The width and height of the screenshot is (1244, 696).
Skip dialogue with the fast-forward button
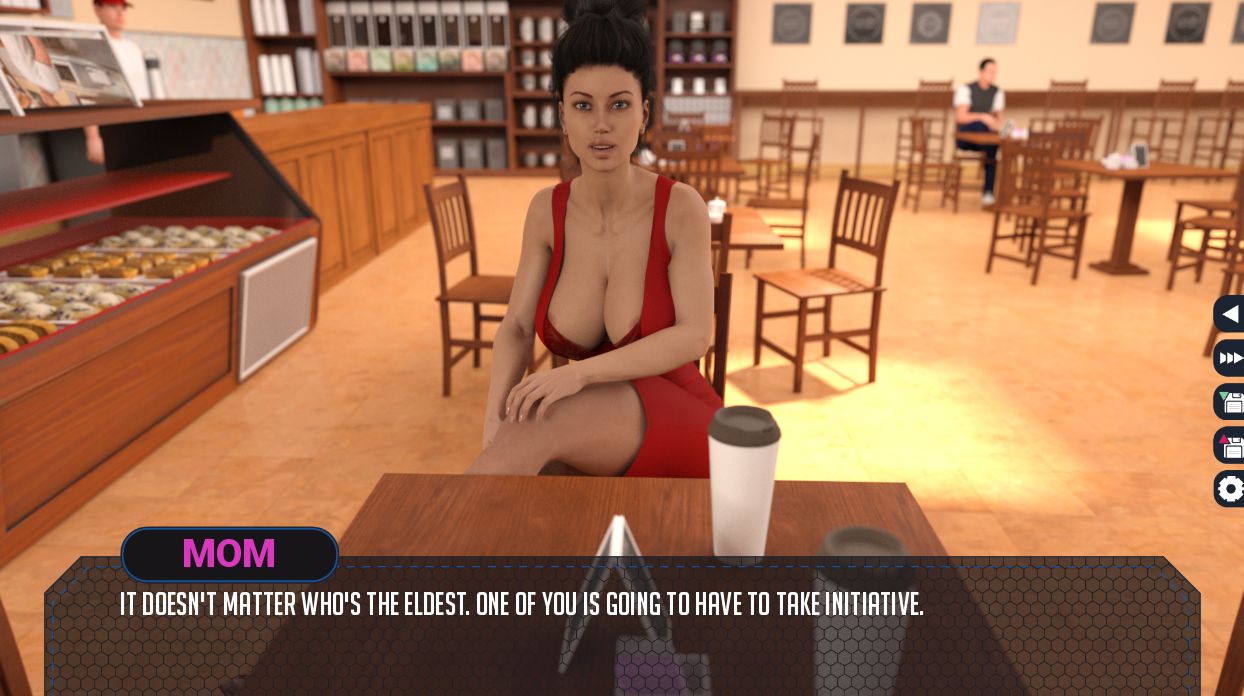pos(1230,358)
